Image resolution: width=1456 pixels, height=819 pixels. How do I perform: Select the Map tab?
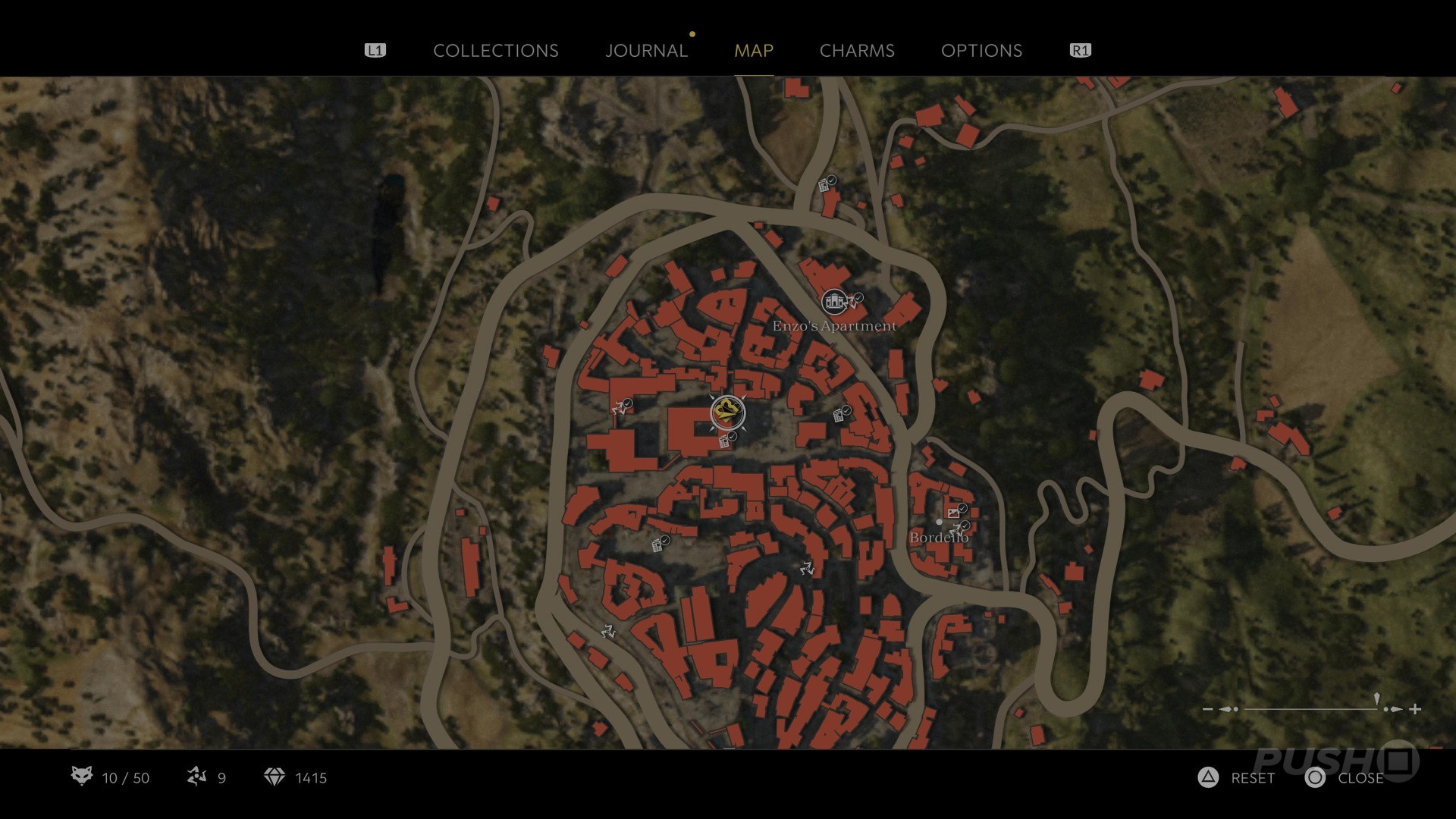(754, 51)
